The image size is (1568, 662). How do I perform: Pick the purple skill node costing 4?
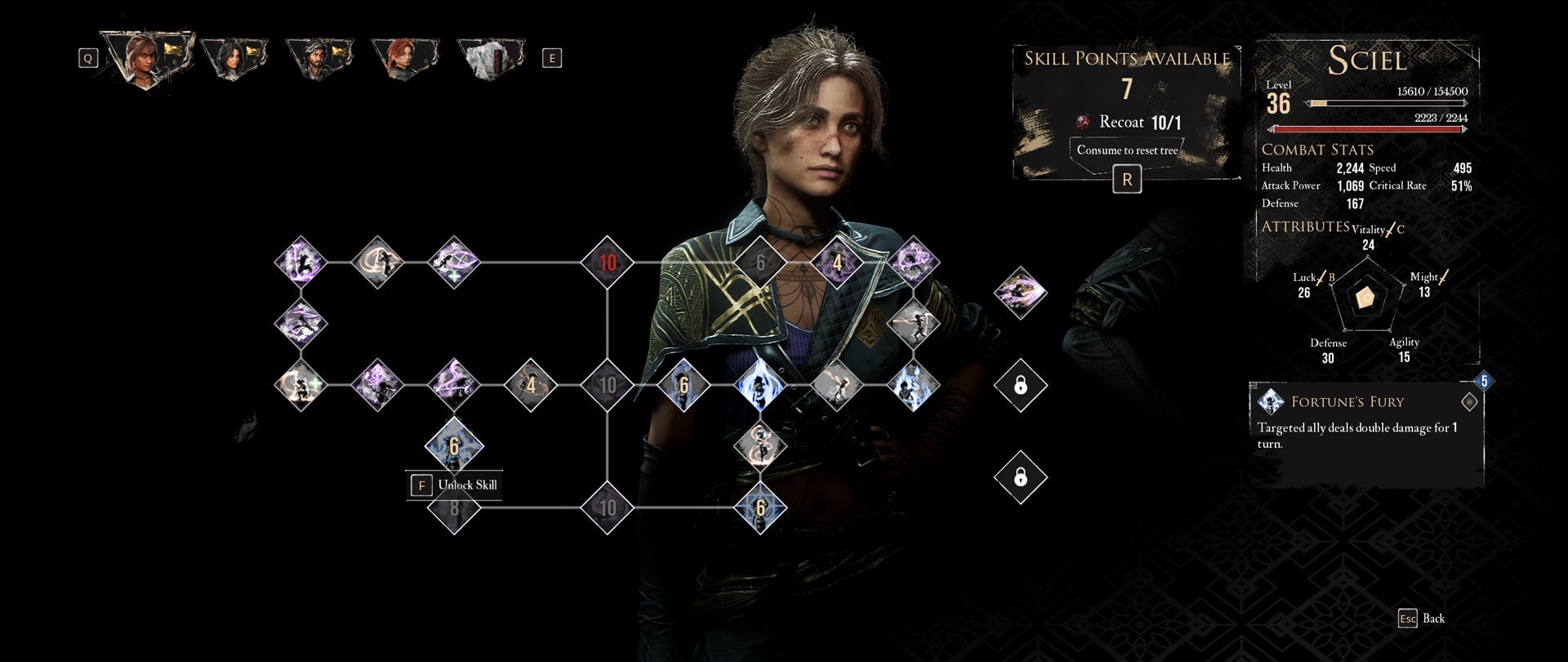837,262
